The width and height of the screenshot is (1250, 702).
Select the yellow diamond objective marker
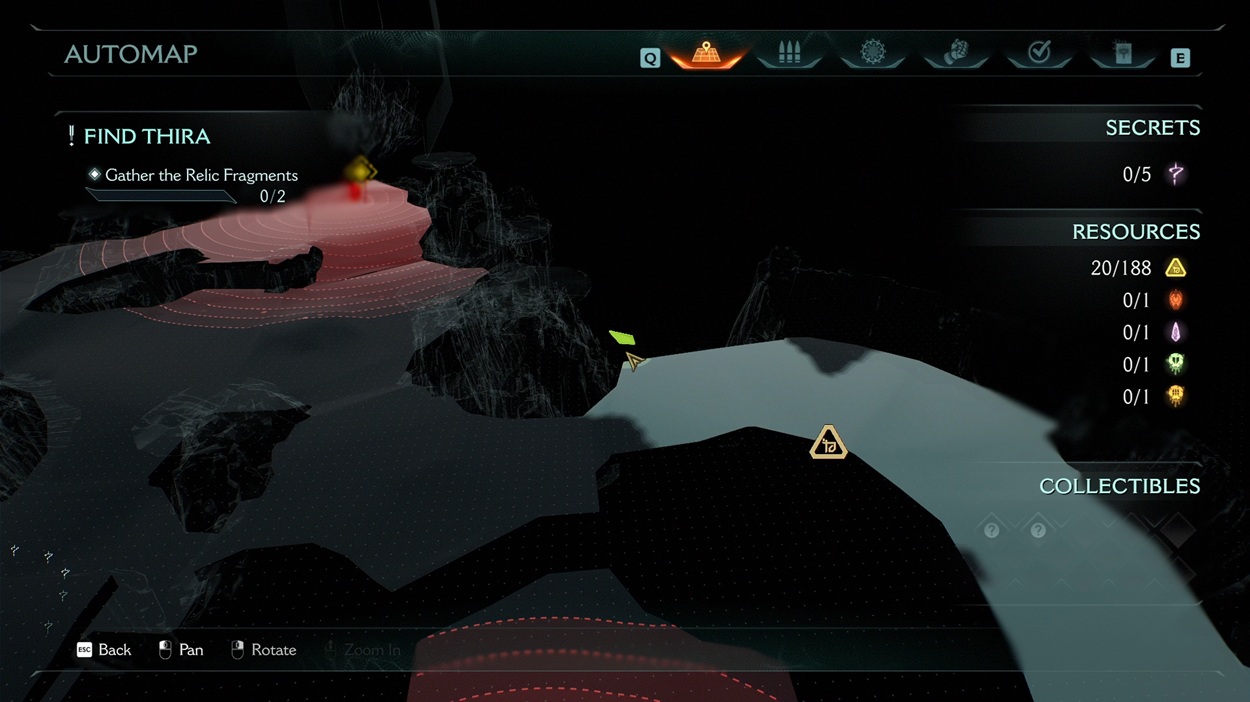coord(359,171)
